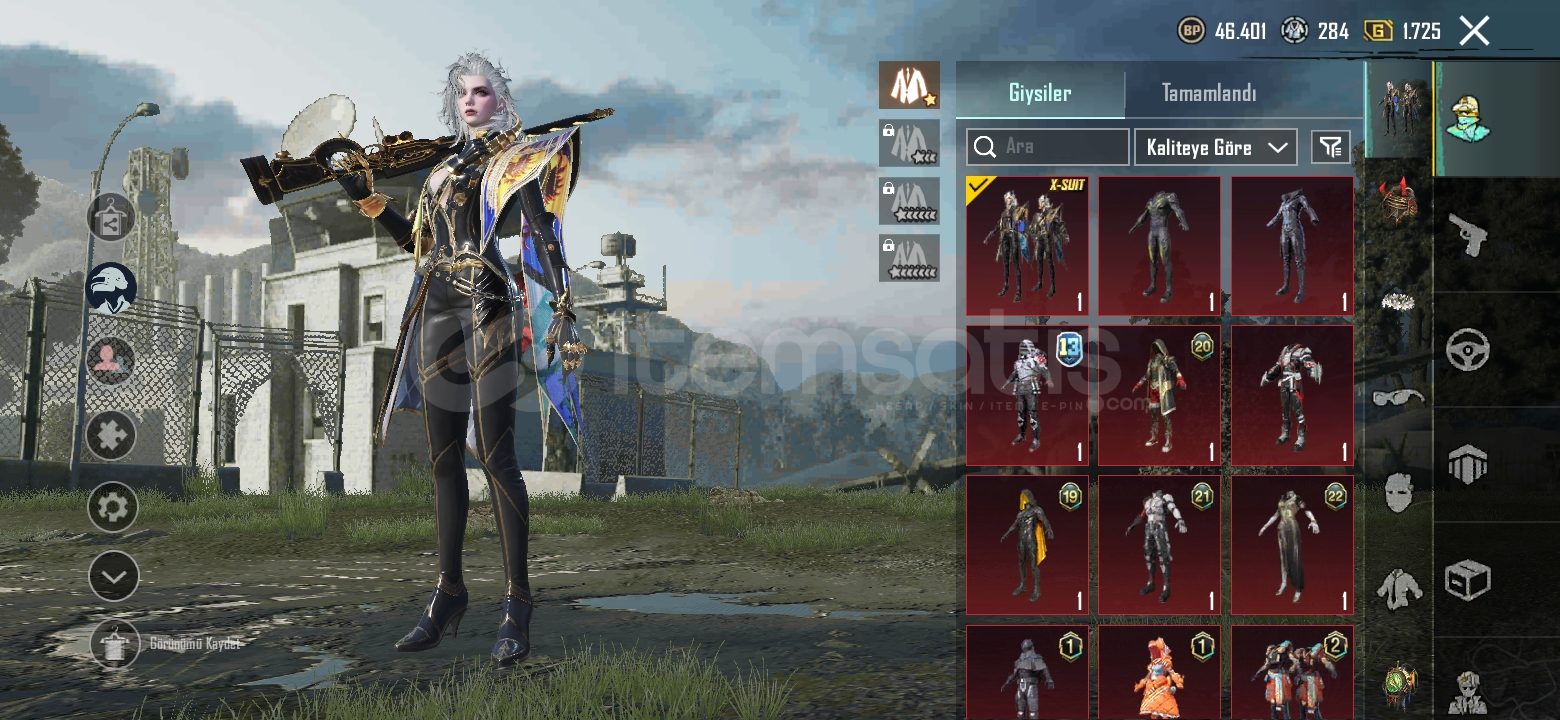Screen dimensions: 1560x720
Task: Show the face mask subcategory
Action: [x=1398, y=492]
